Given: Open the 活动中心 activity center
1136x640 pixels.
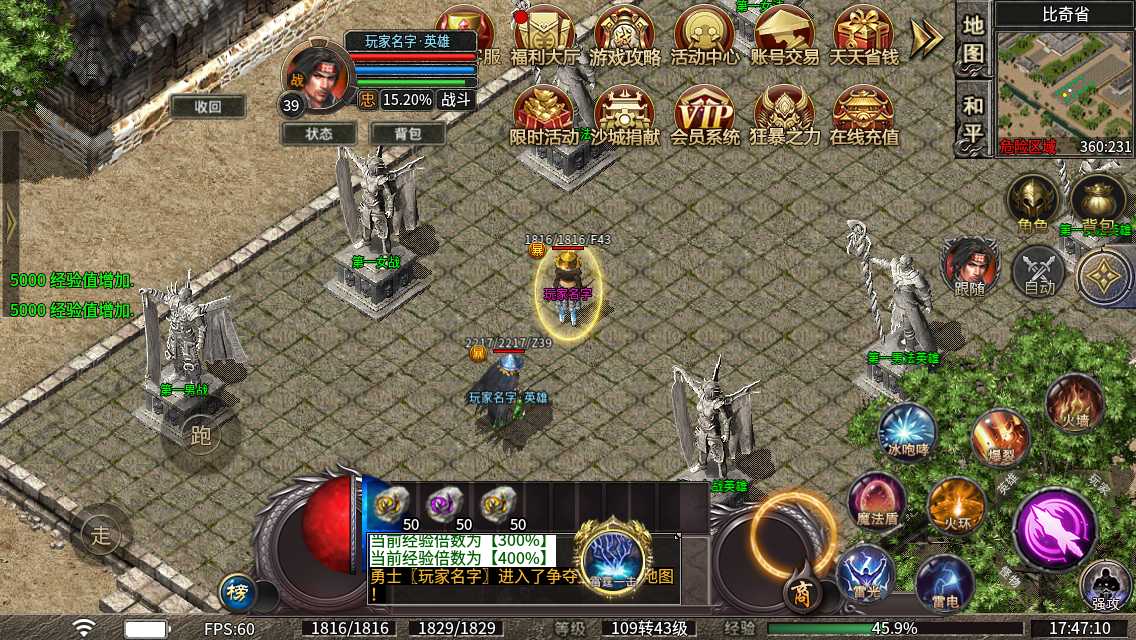Looking at the screenshot, I should (704, 35).
